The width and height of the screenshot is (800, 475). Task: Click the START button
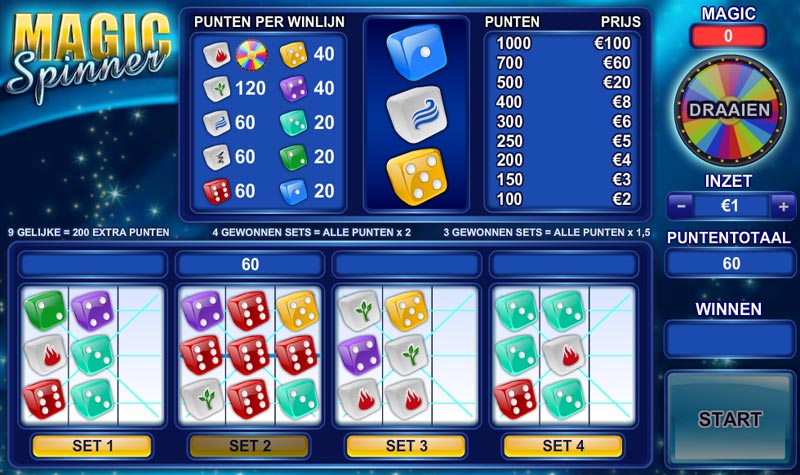(x=729, y=418)
